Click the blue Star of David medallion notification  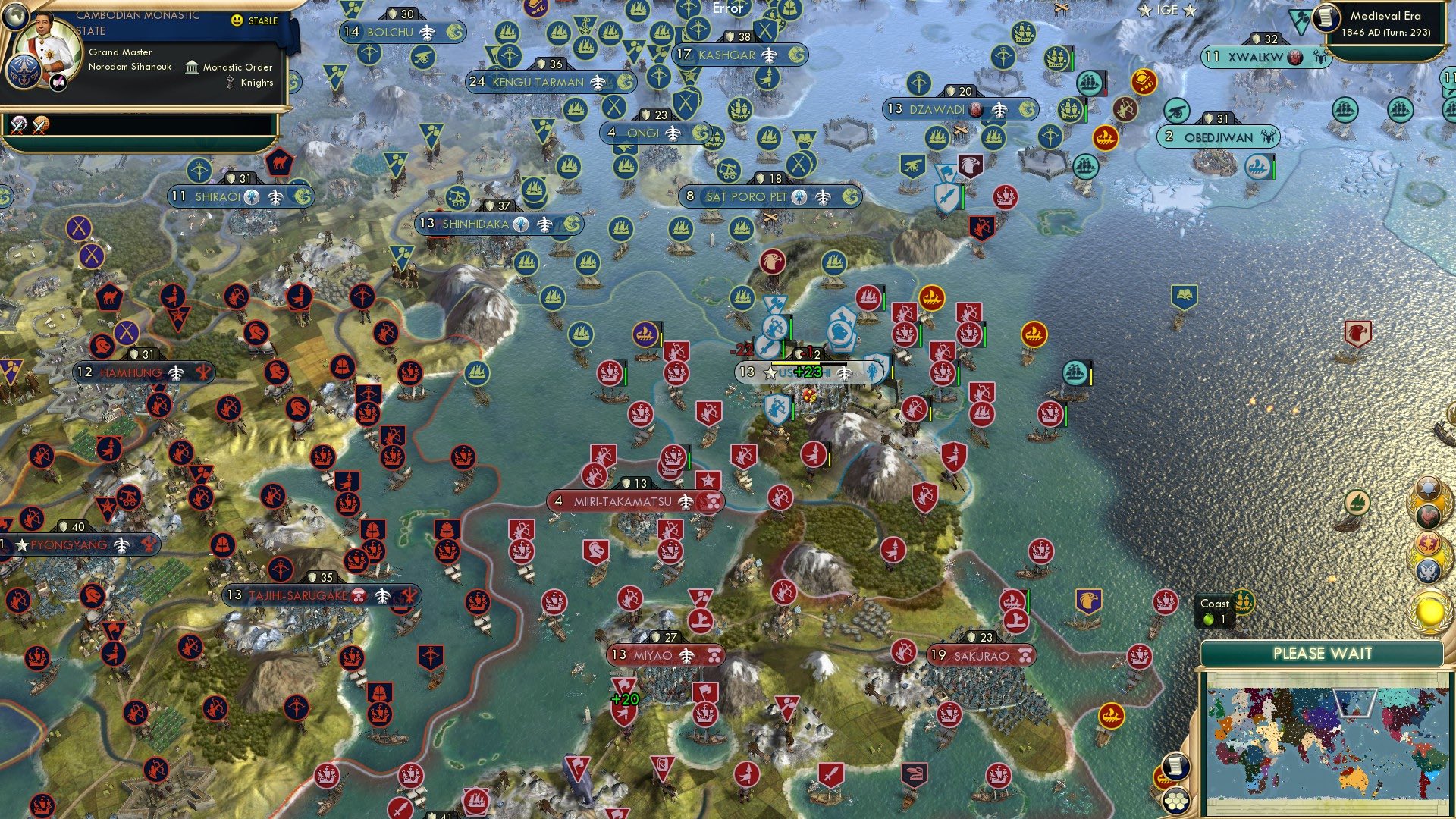[x=1427, y=488]
